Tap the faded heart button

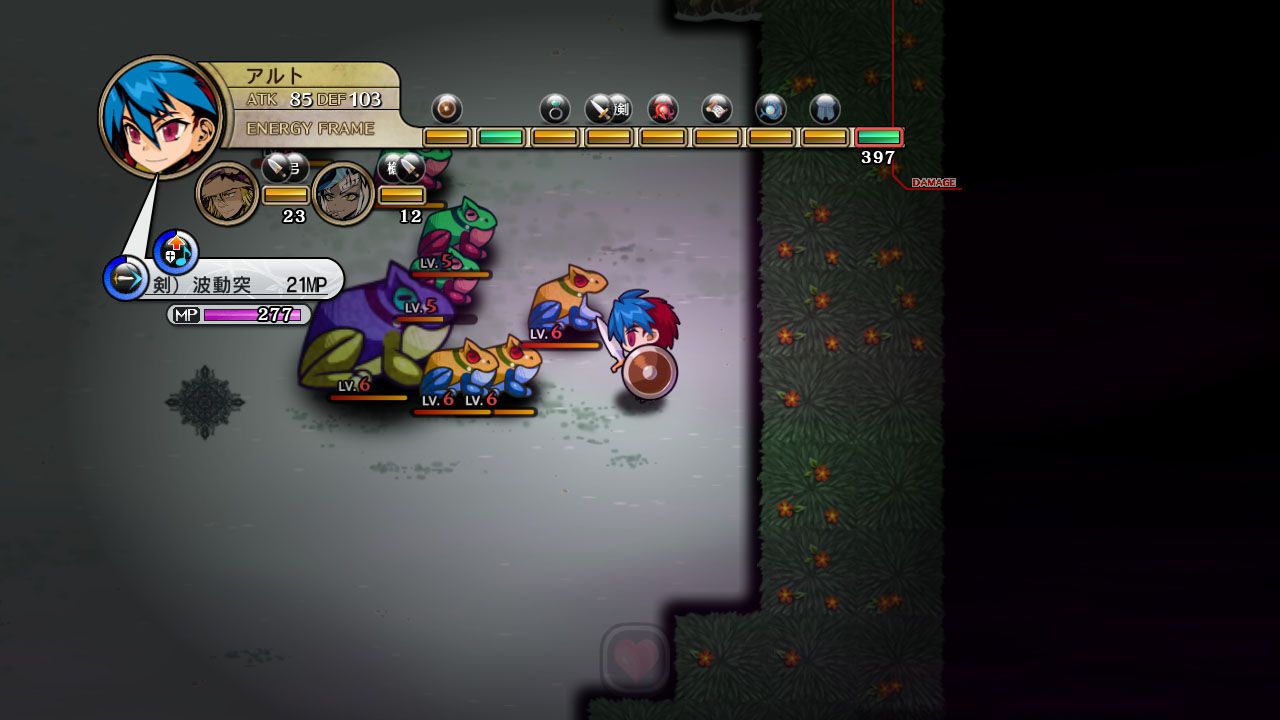636,658
